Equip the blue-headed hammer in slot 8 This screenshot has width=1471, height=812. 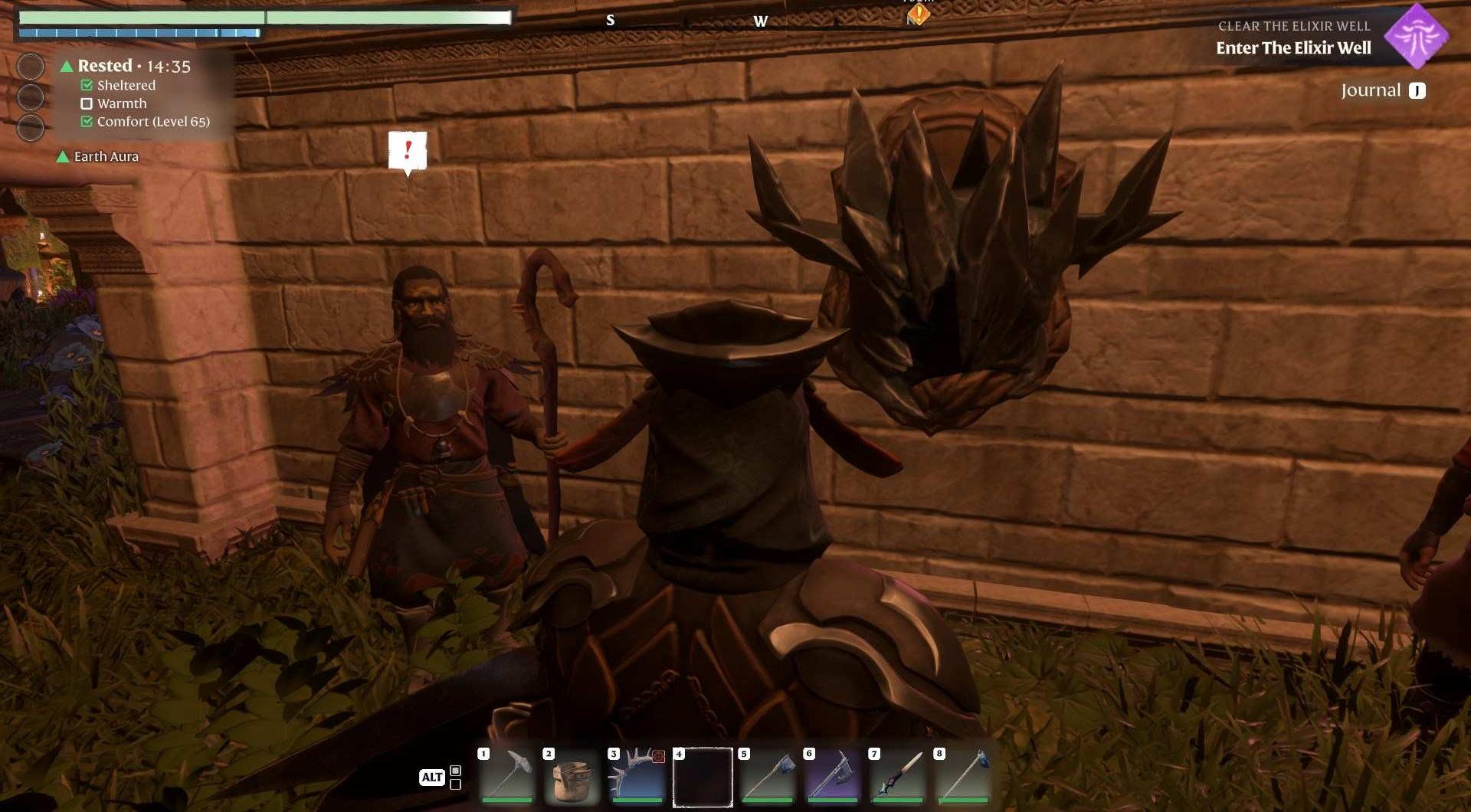(962, 776)
